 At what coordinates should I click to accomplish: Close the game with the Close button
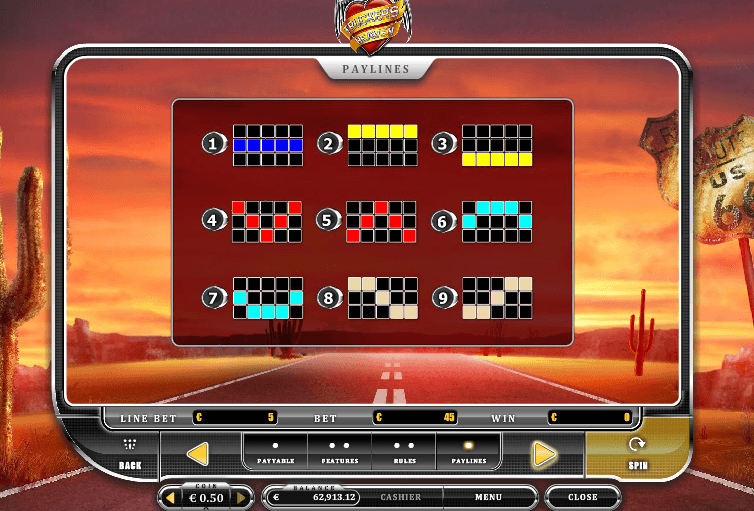pyautogui.click(x=583, y=497)
